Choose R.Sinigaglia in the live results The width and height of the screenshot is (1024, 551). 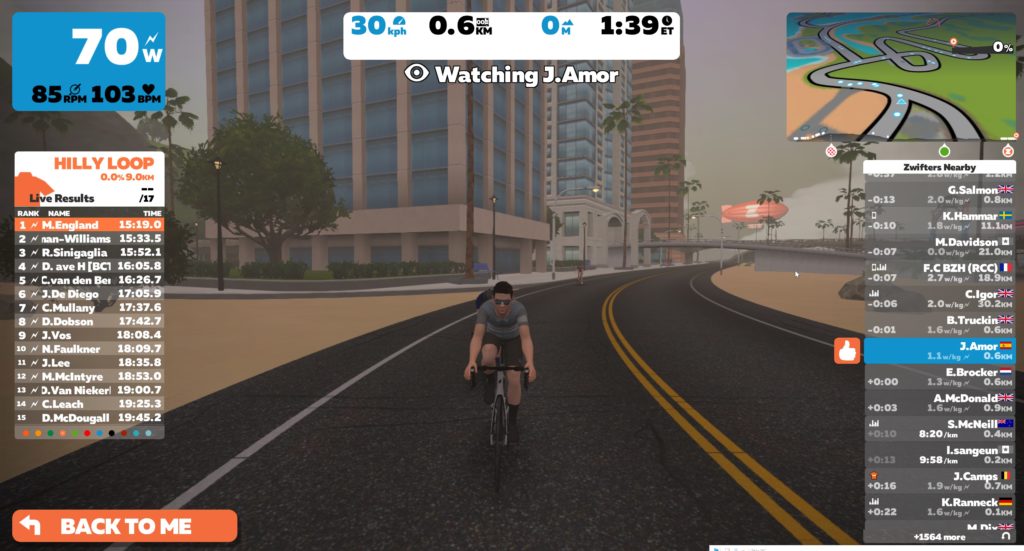[89, 253]
